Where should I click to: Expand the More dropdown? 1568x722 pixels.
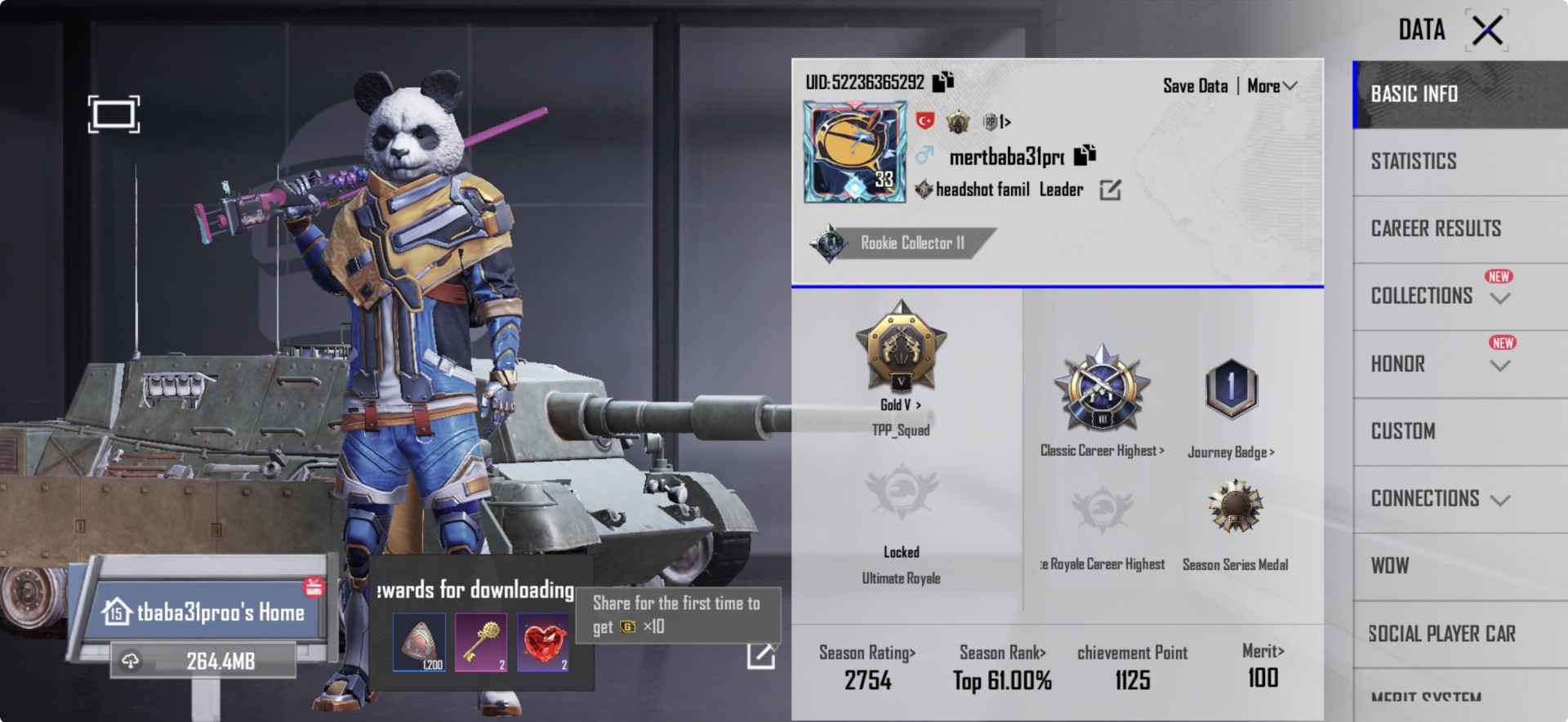click(1271, 85)
